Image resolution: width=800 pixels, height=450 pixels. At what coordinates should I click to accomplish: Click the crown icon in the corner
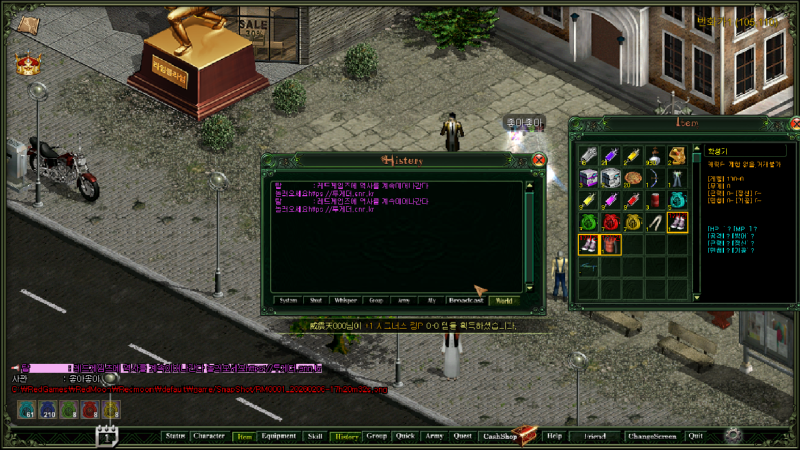pos(27,64)
